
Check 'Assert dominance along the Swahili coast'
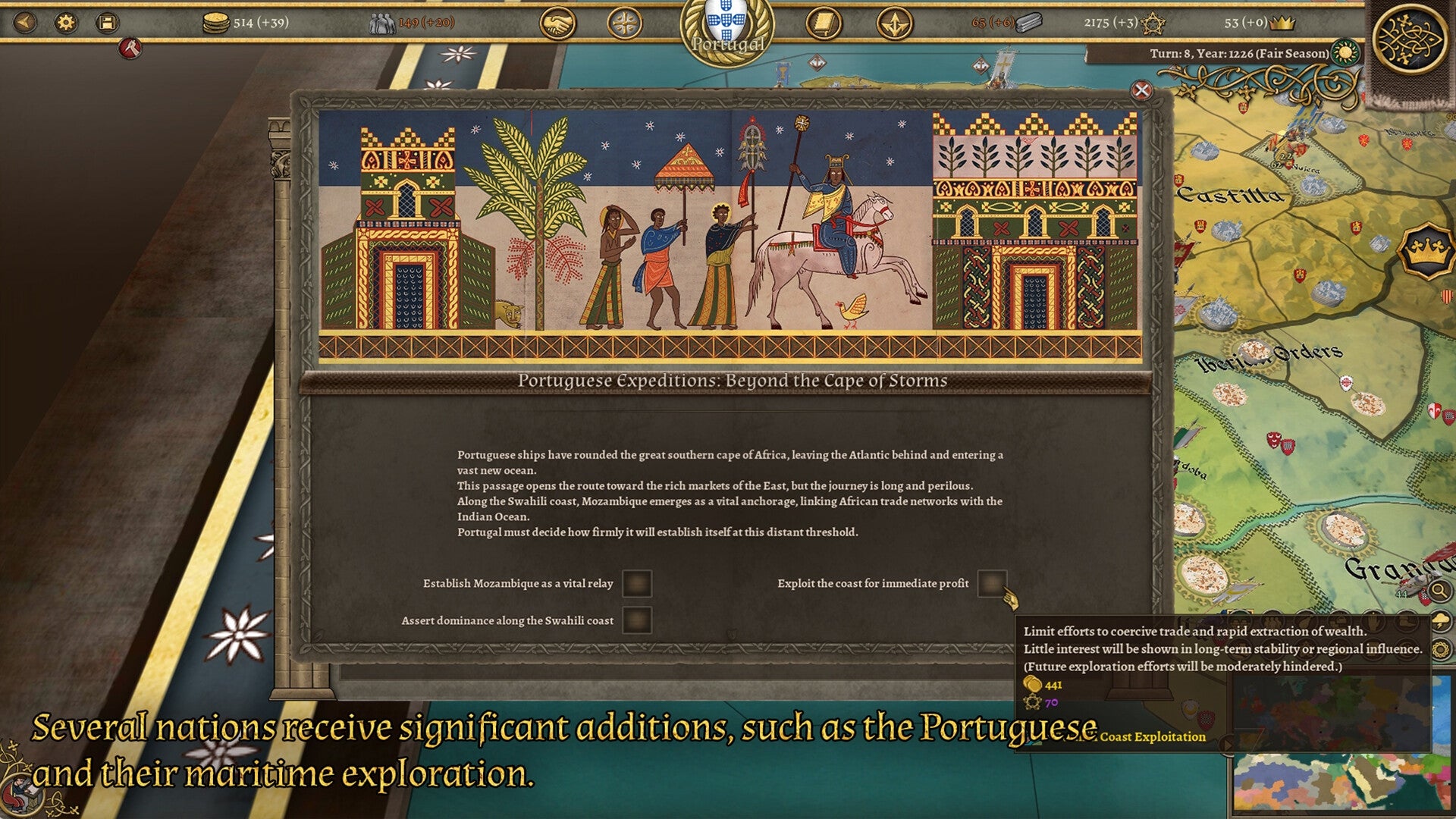(x=639, y=620)
